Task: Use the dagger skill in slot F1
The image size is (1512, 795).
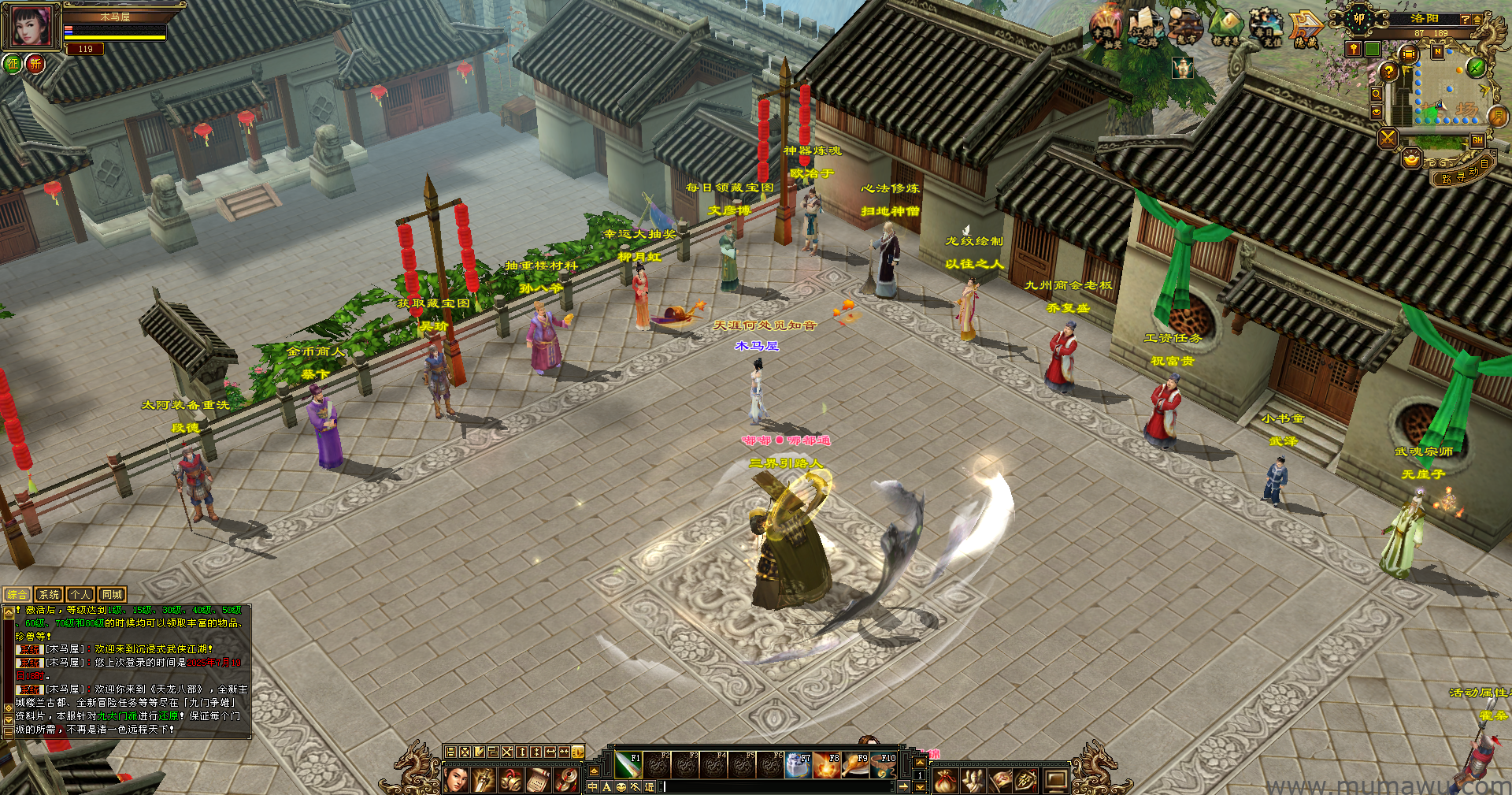Action: (628, 765)
